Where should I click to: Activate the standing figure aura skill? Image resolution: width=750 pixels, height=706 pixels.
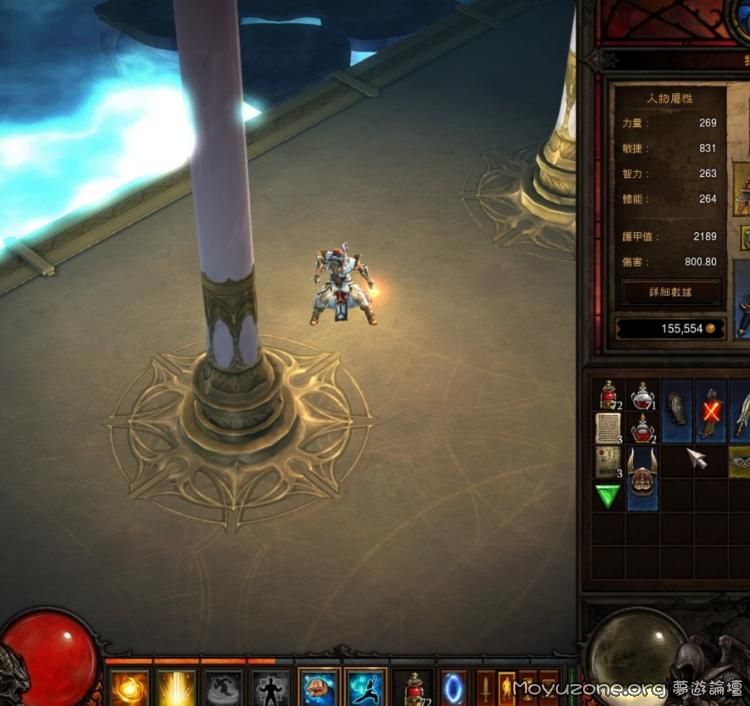(x=271, y=689)
